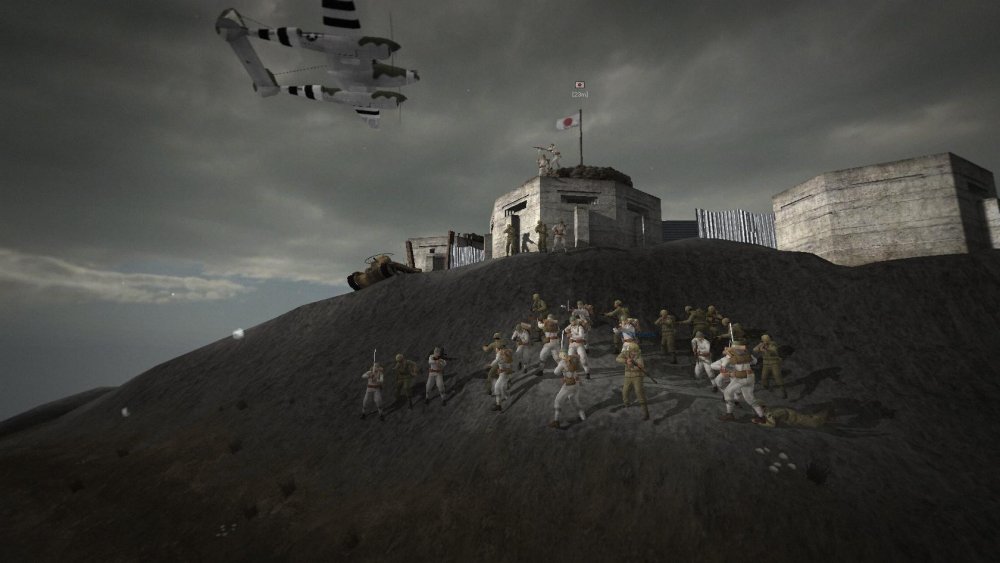Click the Japanese flag control point marker

point(580,86)
